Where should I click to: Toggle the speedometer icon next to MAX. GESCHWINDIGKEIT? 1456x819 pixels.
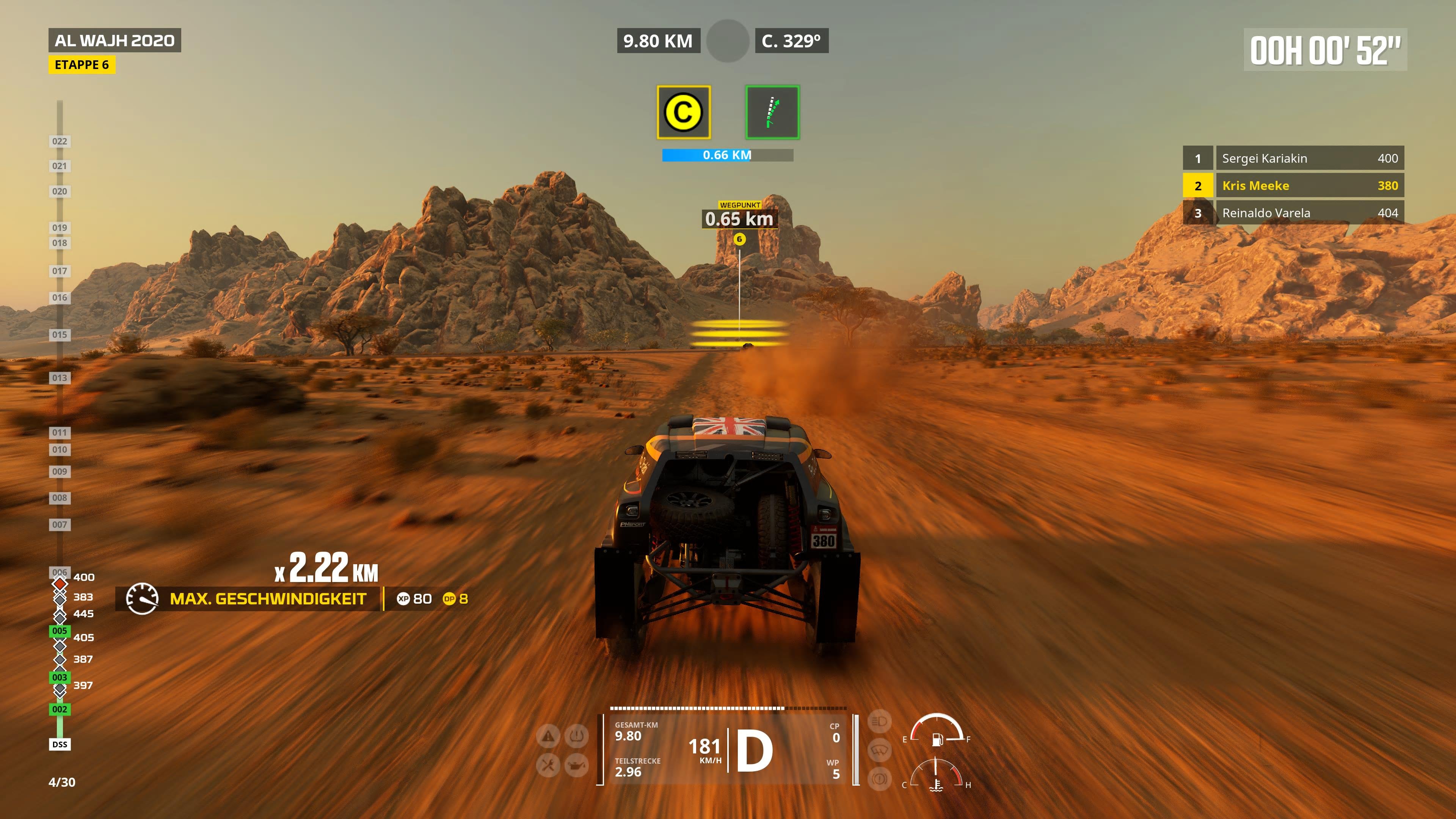(x=143, y=599)
